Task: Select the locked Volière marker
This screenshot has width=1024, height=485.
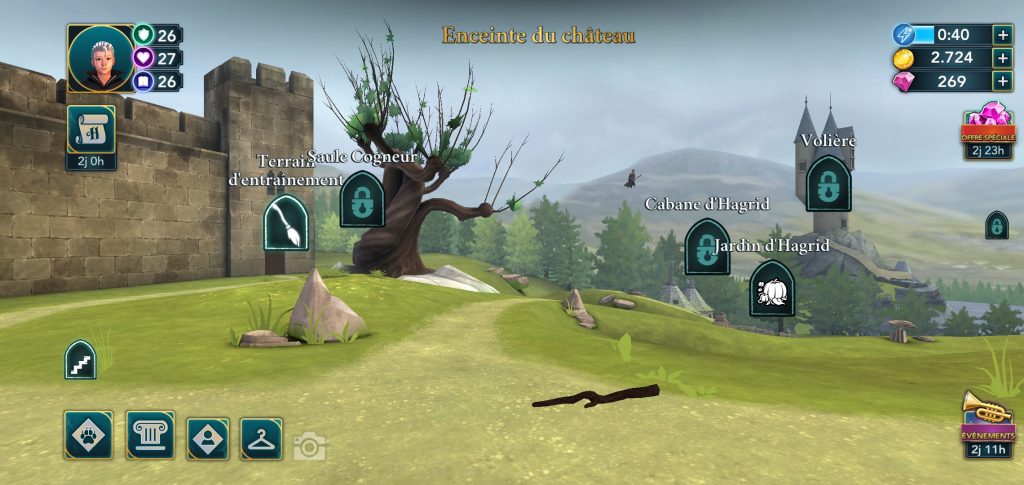Action: pos(828,183)
